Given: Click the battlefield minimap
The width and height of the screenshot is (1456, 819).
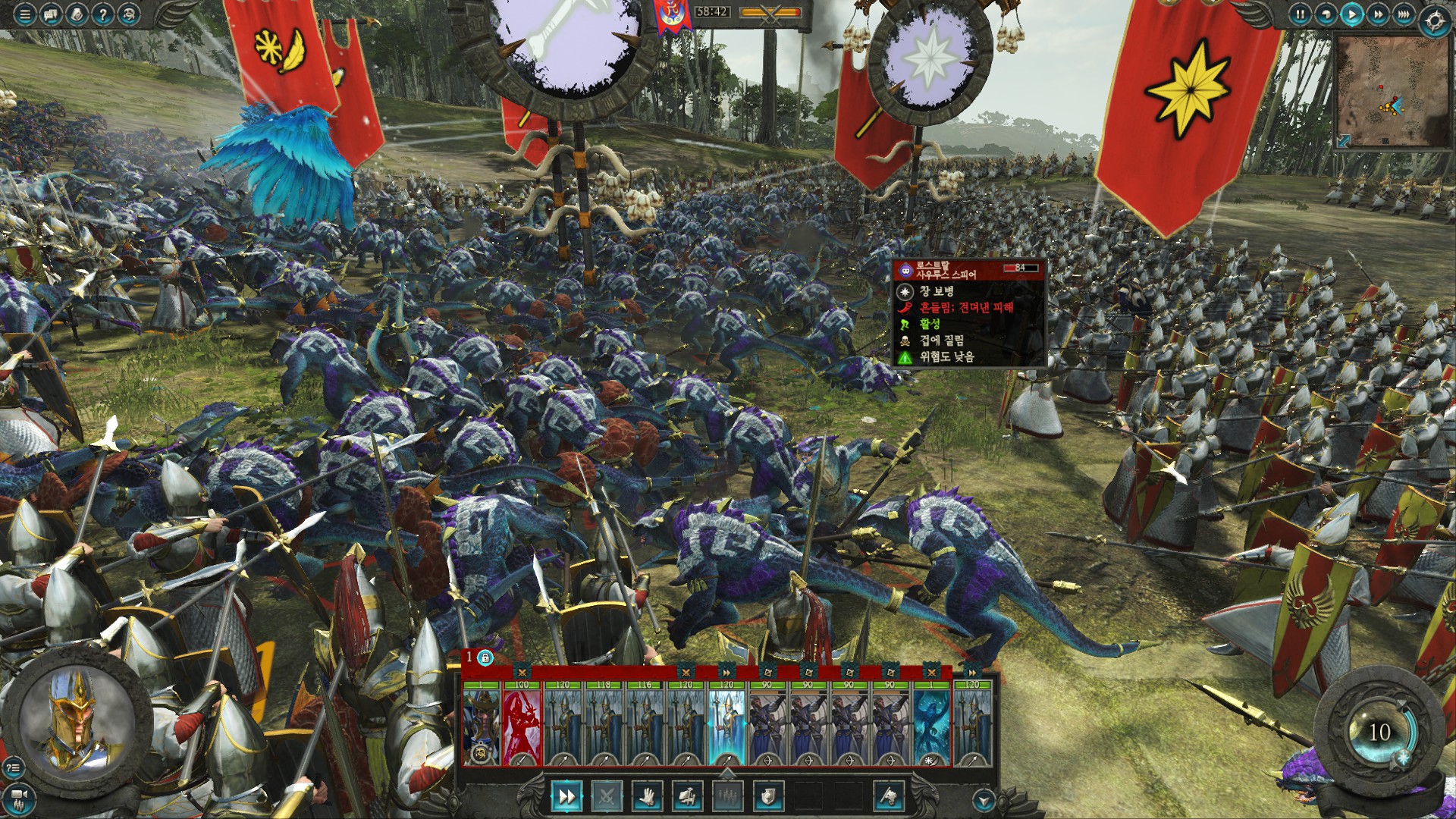Looking at the screenshot, I should [1390, 89].
